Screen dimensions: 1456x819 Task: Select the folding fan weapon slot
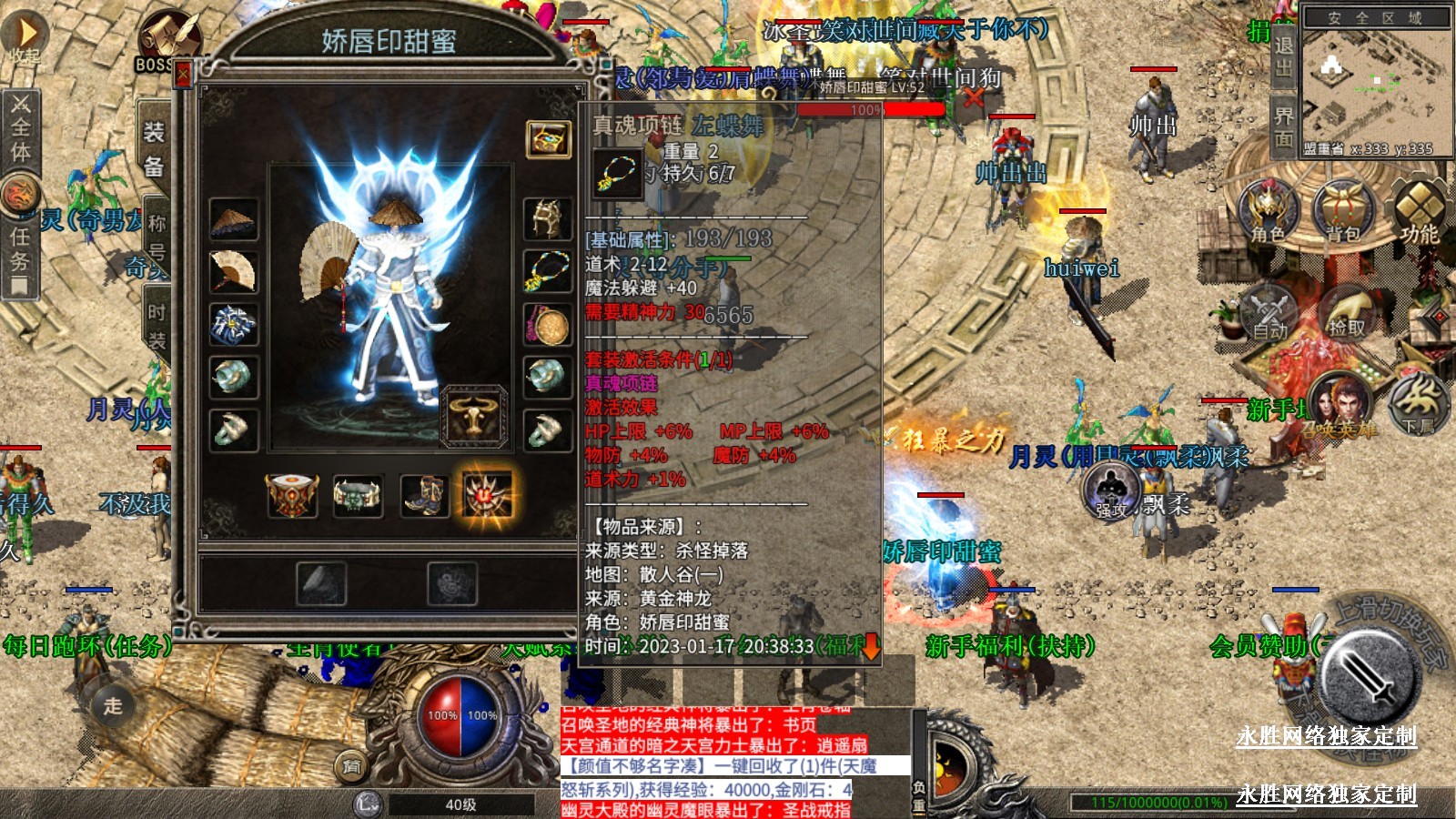coord(233,271)
